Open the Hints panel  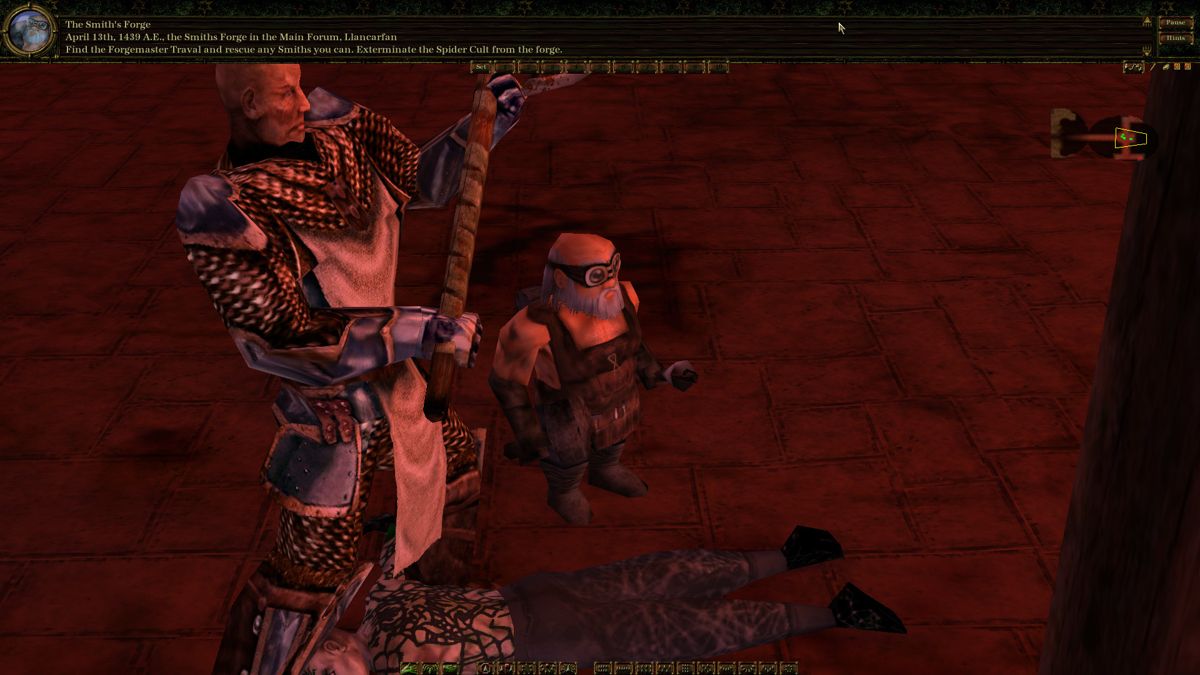point(1174,38)
